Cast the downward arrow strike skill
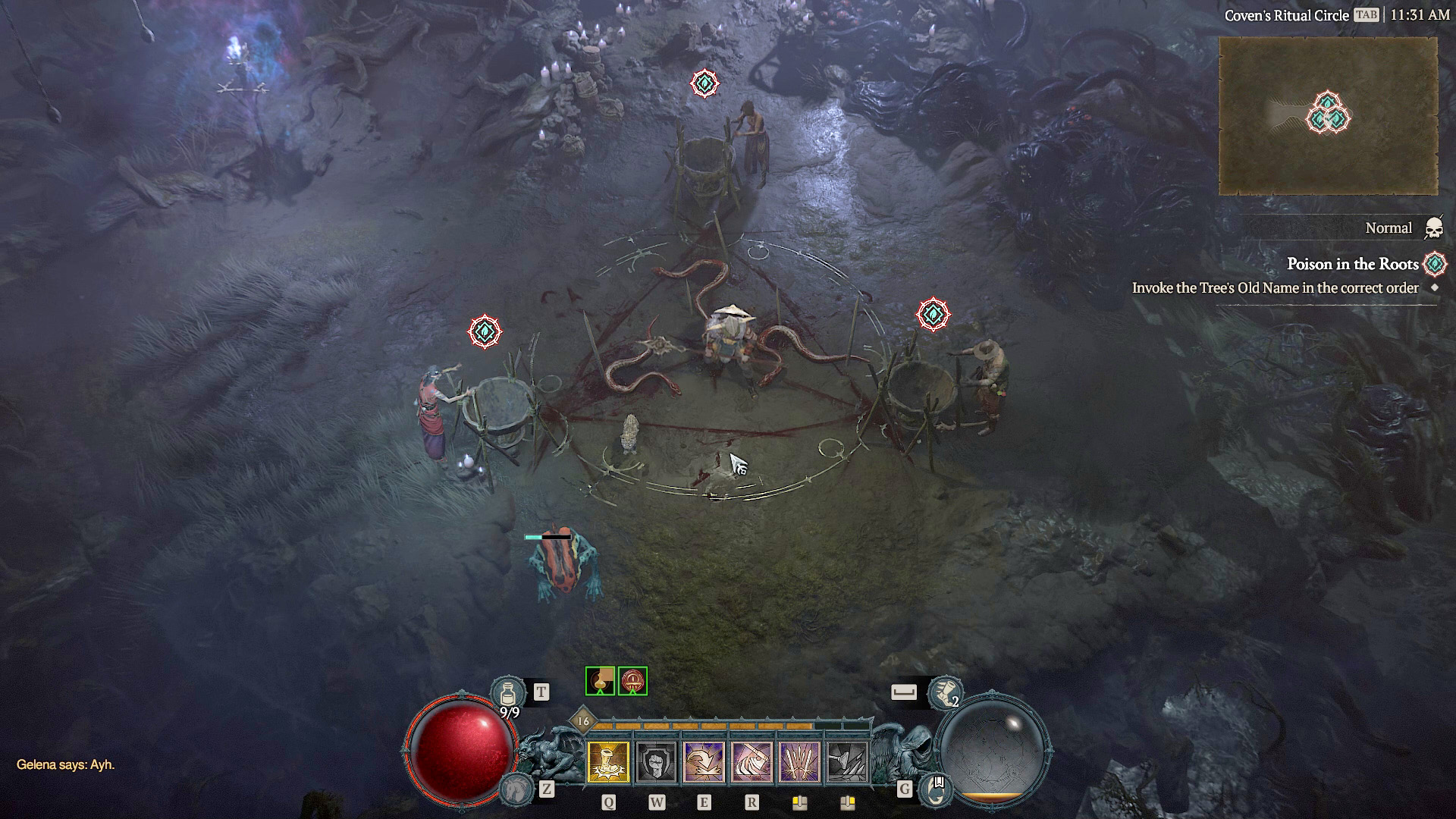Screen dimensions: 1456x819 point(704,761)
